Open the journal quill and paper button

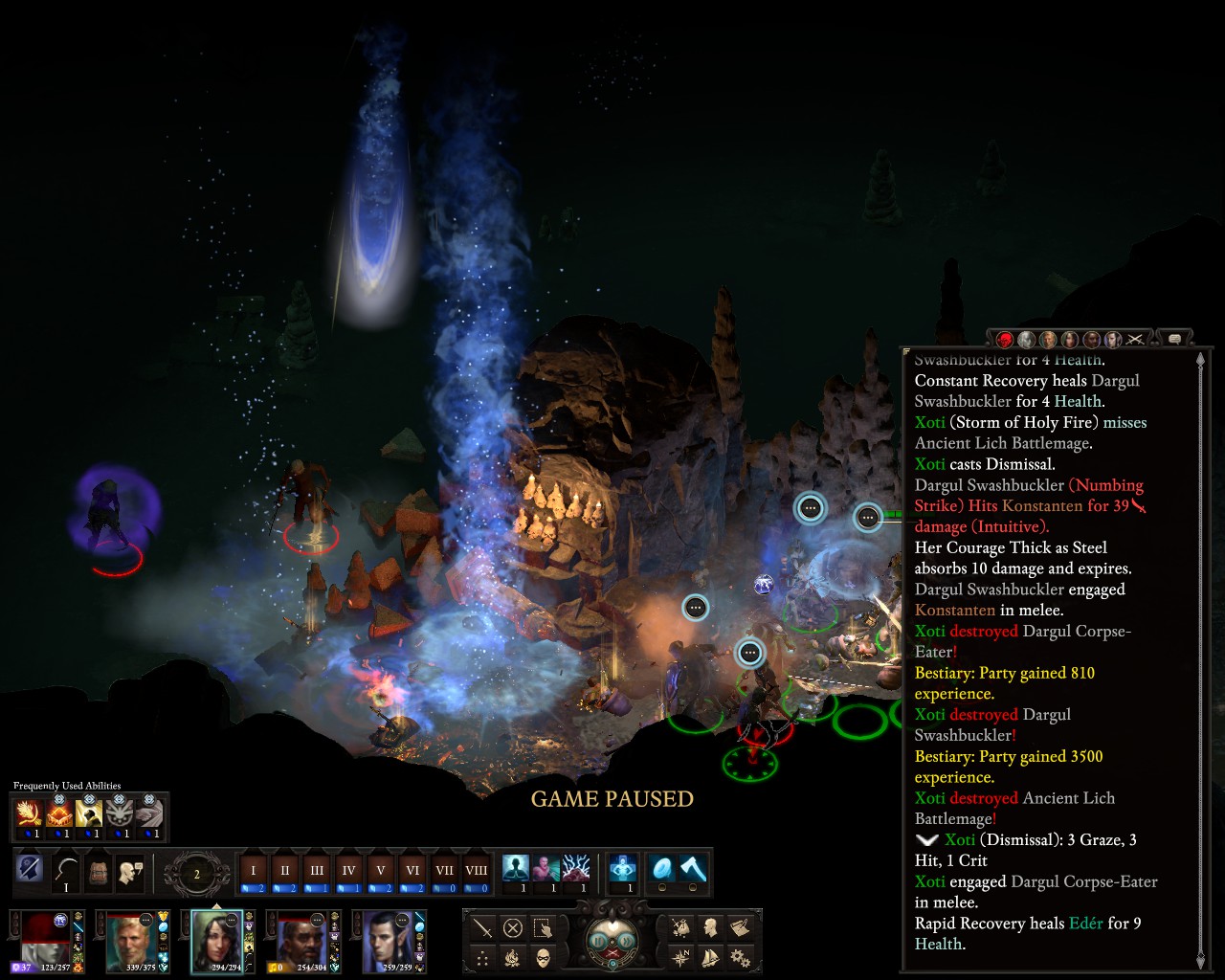click(739, 927)
